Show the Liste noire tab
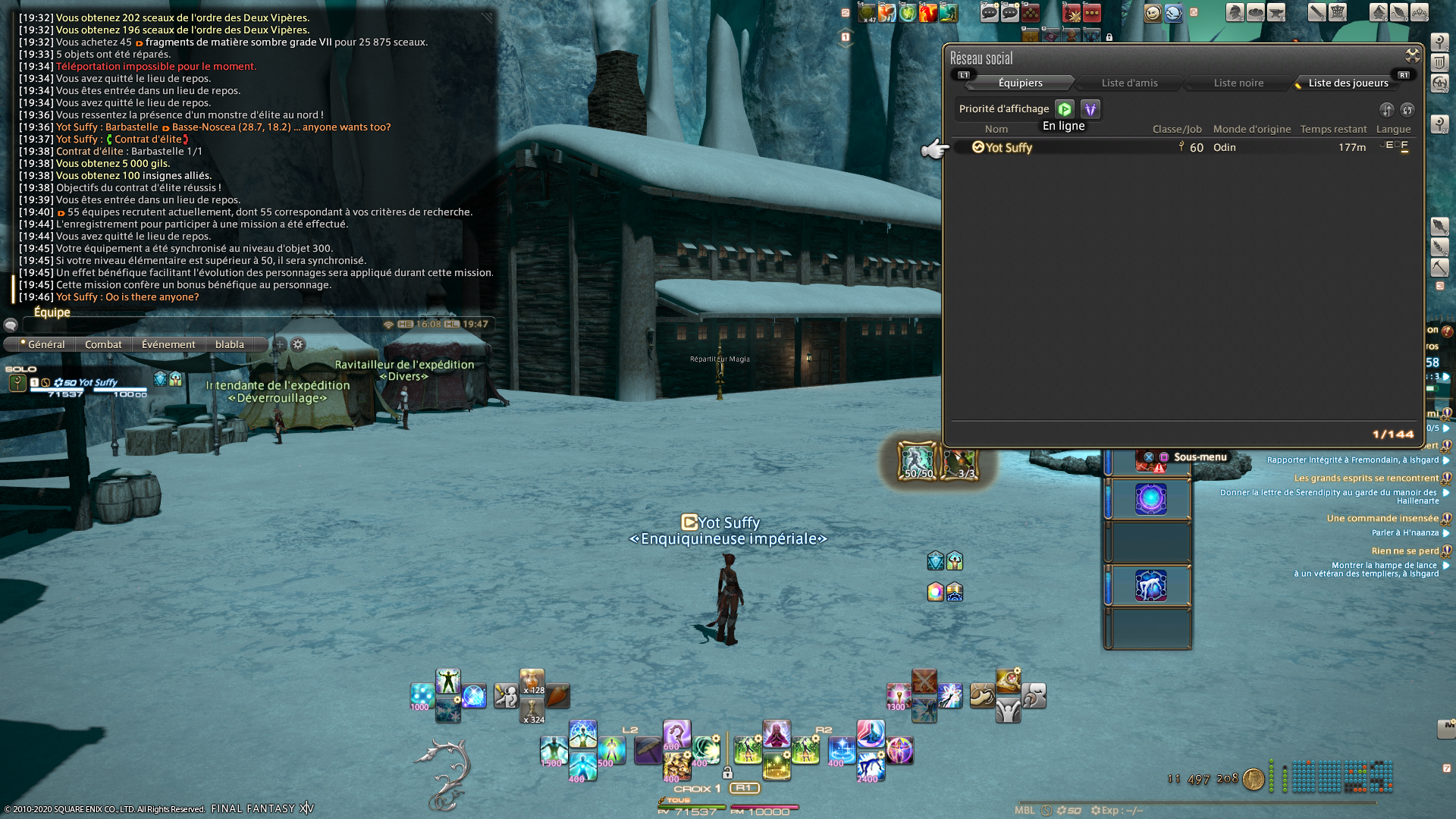The image size is (1456, 819). point(1238,83)
